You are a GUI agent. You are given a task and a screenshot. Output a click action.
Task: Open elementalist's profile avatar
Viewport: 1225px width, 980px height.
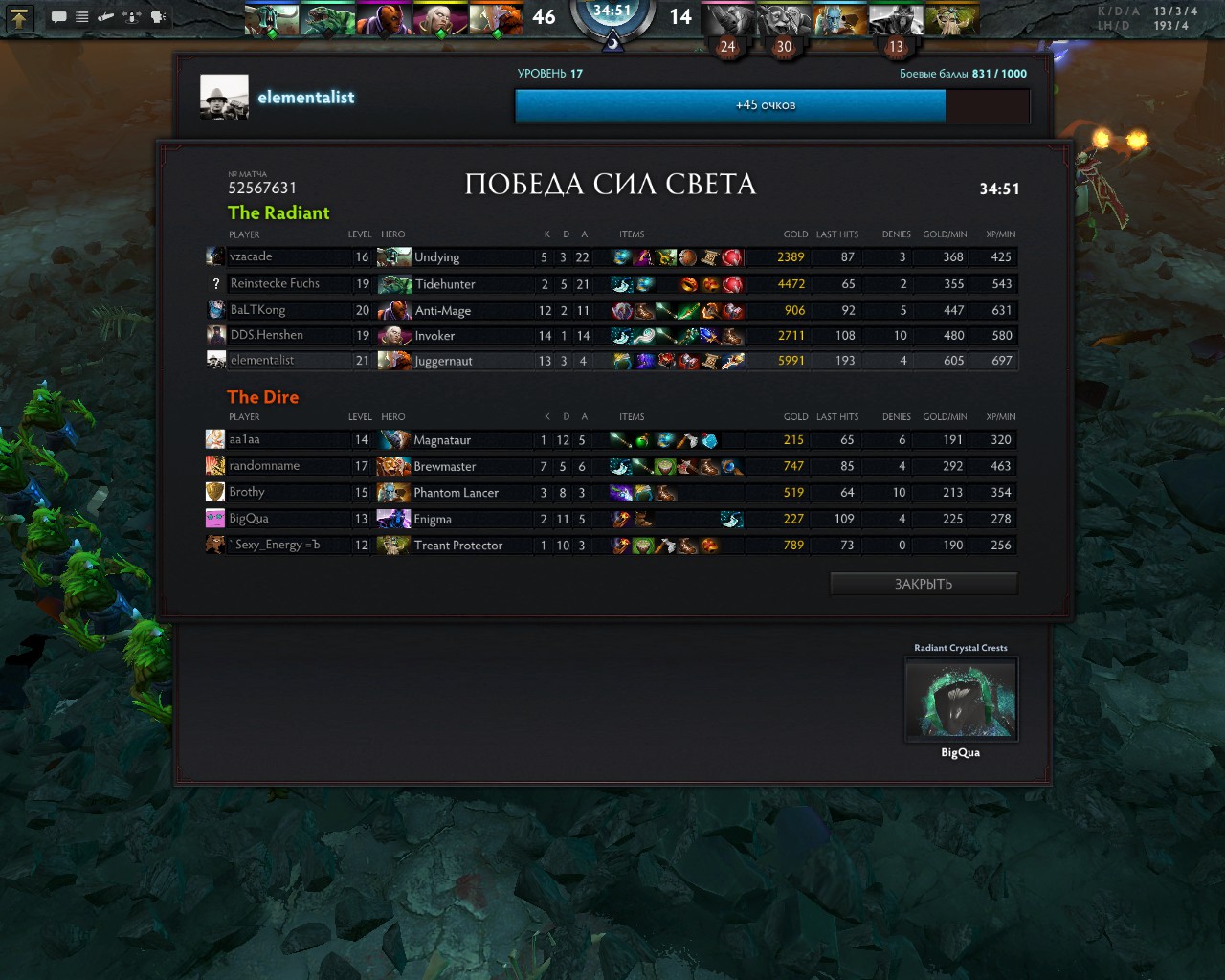tap(224, 97)
